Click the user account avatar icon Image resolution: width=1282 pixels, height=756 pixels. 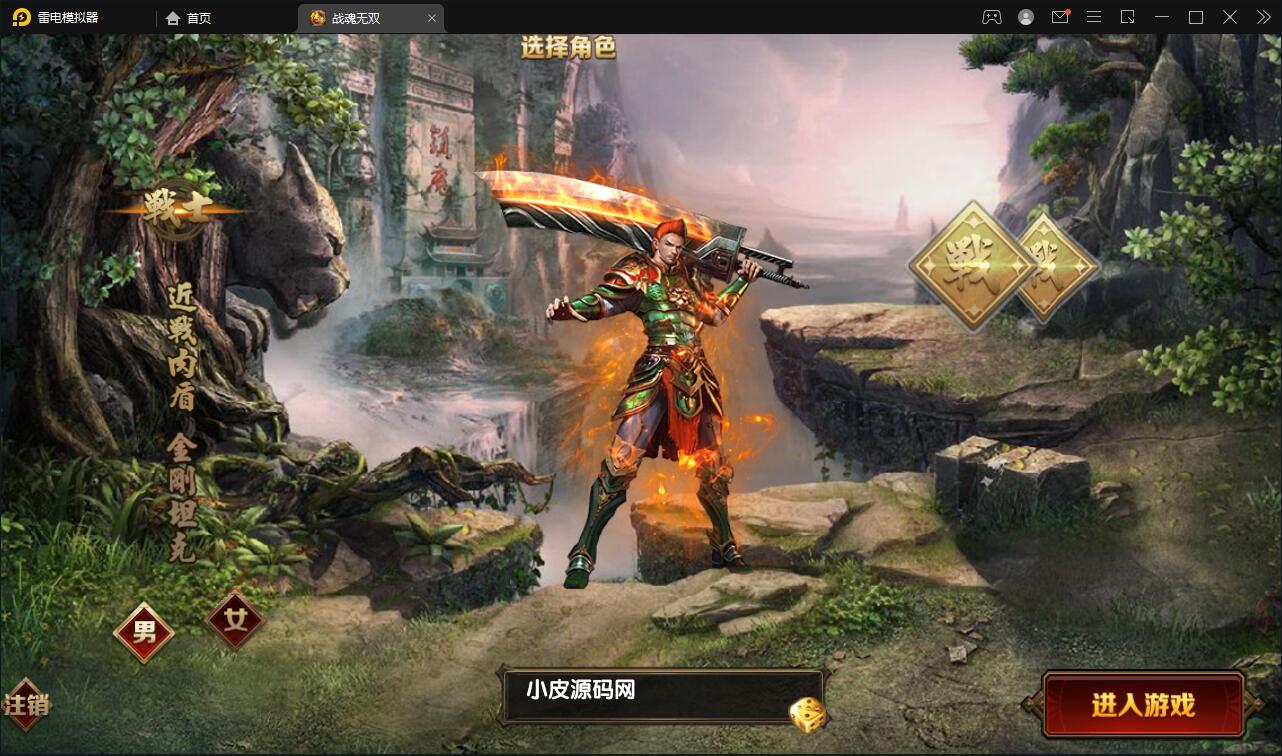pyautogui.click(x=1025, y=17)
